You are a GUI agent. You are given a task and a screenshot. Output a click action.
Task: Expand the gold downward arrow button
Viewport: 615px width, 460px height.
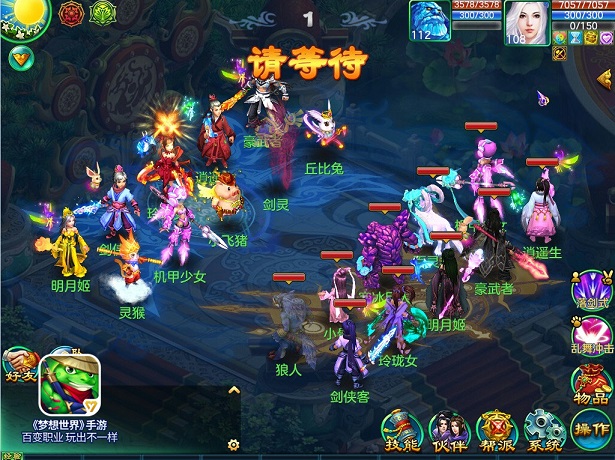(x=20, y=58)
